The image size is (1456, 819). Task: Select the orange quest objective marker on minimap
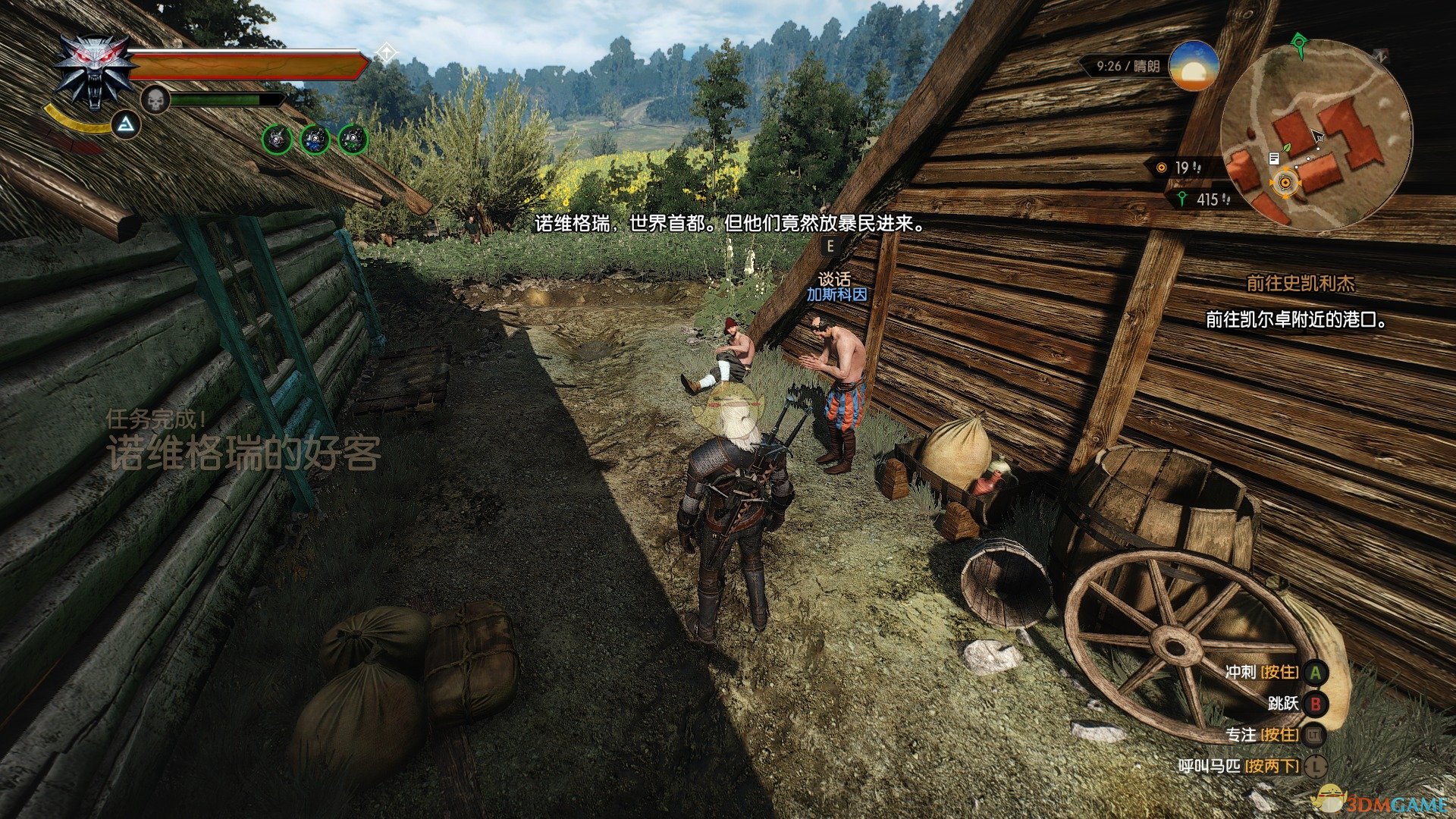tap(1285, 182)
